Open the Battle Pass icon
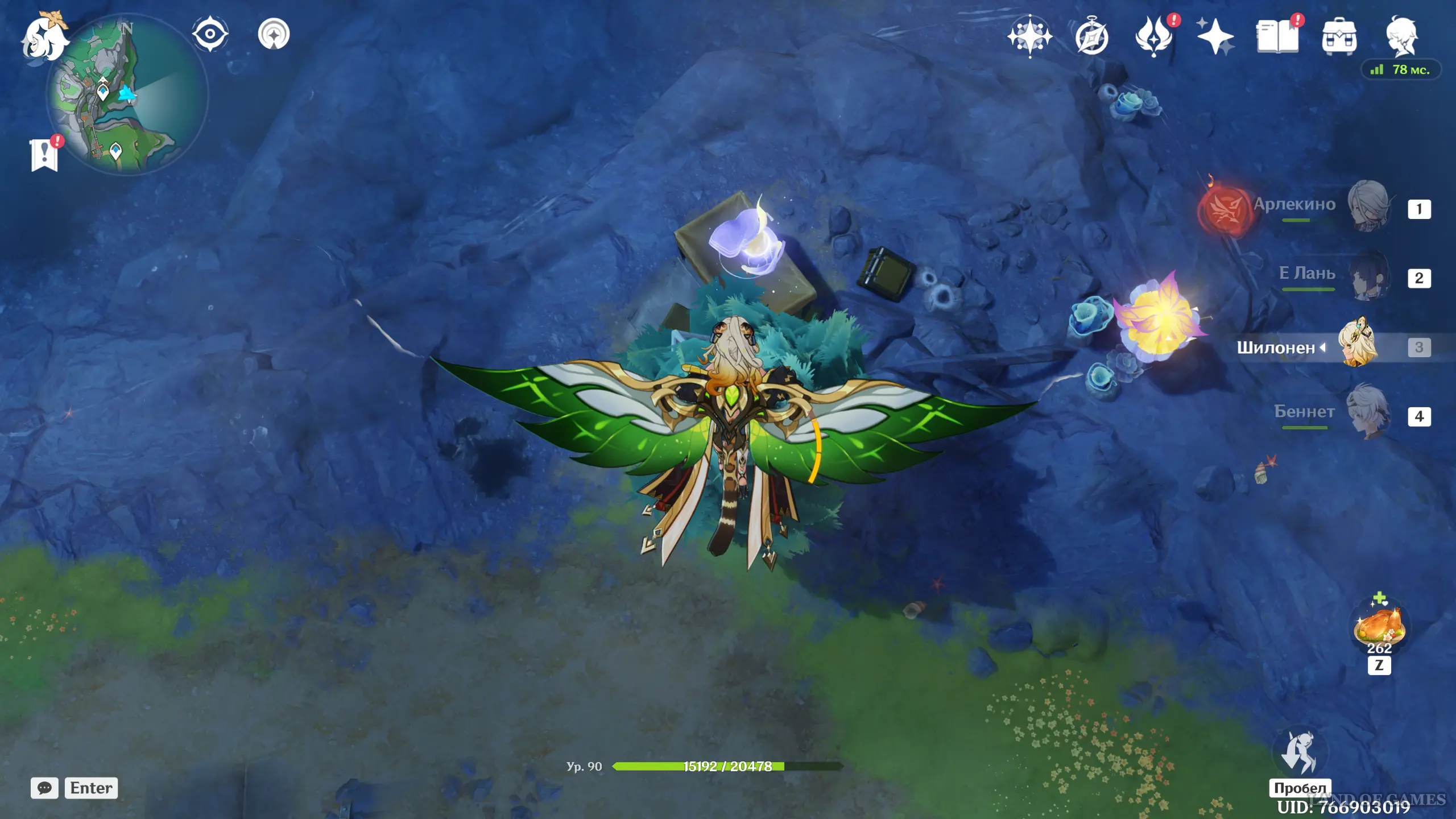1456x819 pixels. (1153, 38)
